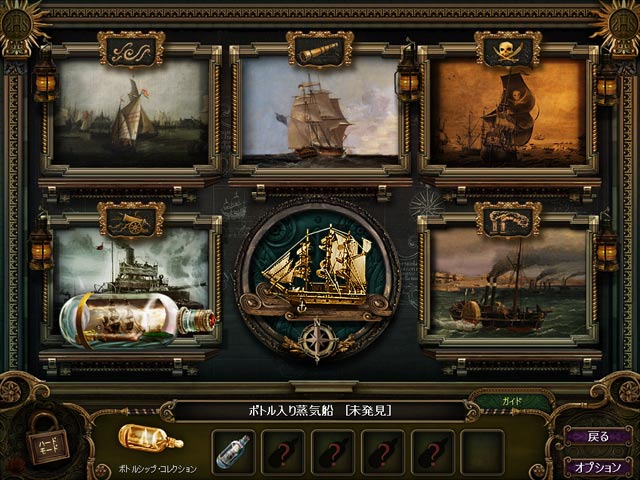This screenshot has width=640, height=480.
Task: Select the golden bottle ship collection icon
Action: [x=150, y=437]
